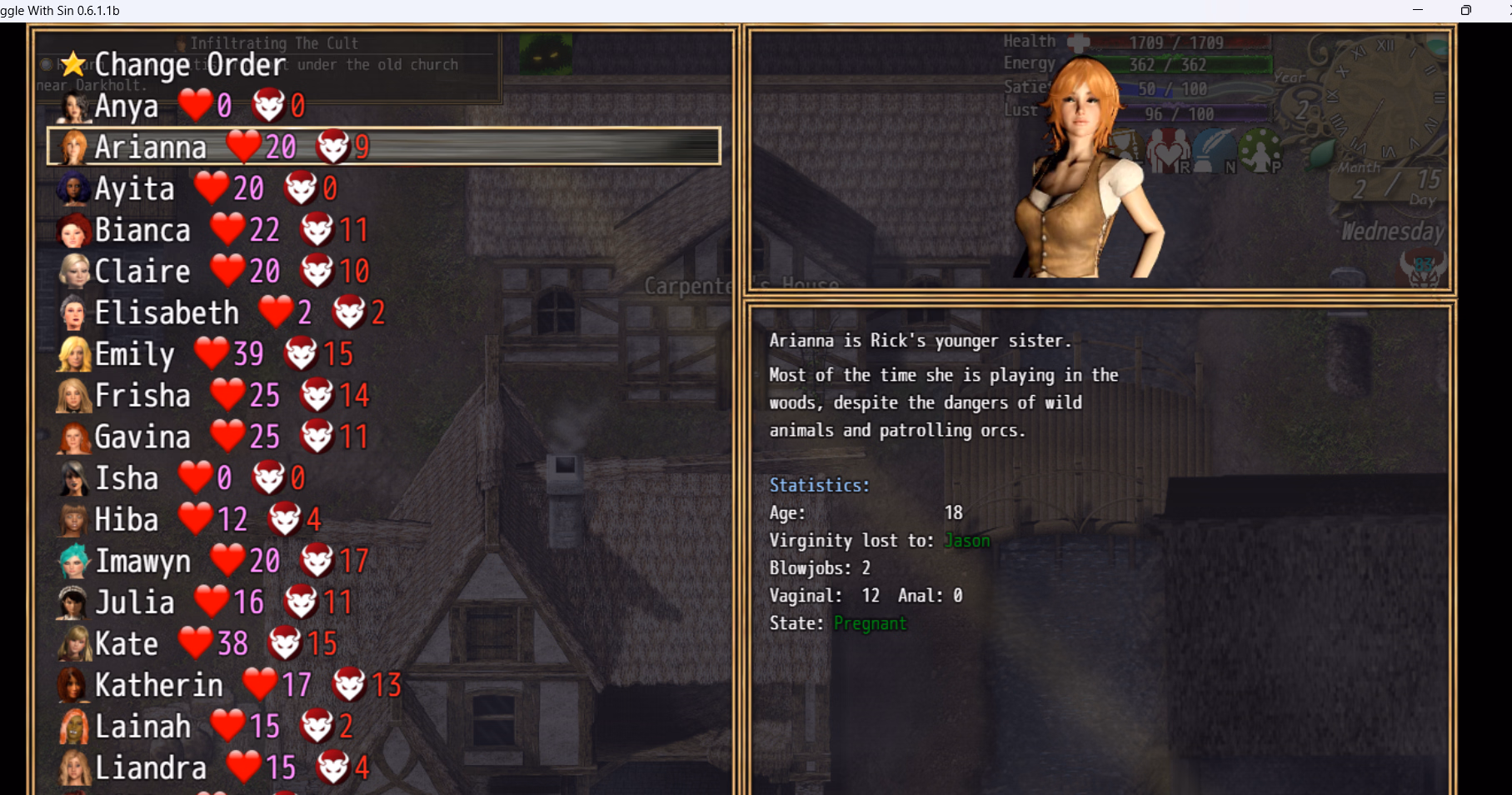Viewport: 1512px width, 795px height.
Task: Select Katherin from the roster
Action: 159,685
